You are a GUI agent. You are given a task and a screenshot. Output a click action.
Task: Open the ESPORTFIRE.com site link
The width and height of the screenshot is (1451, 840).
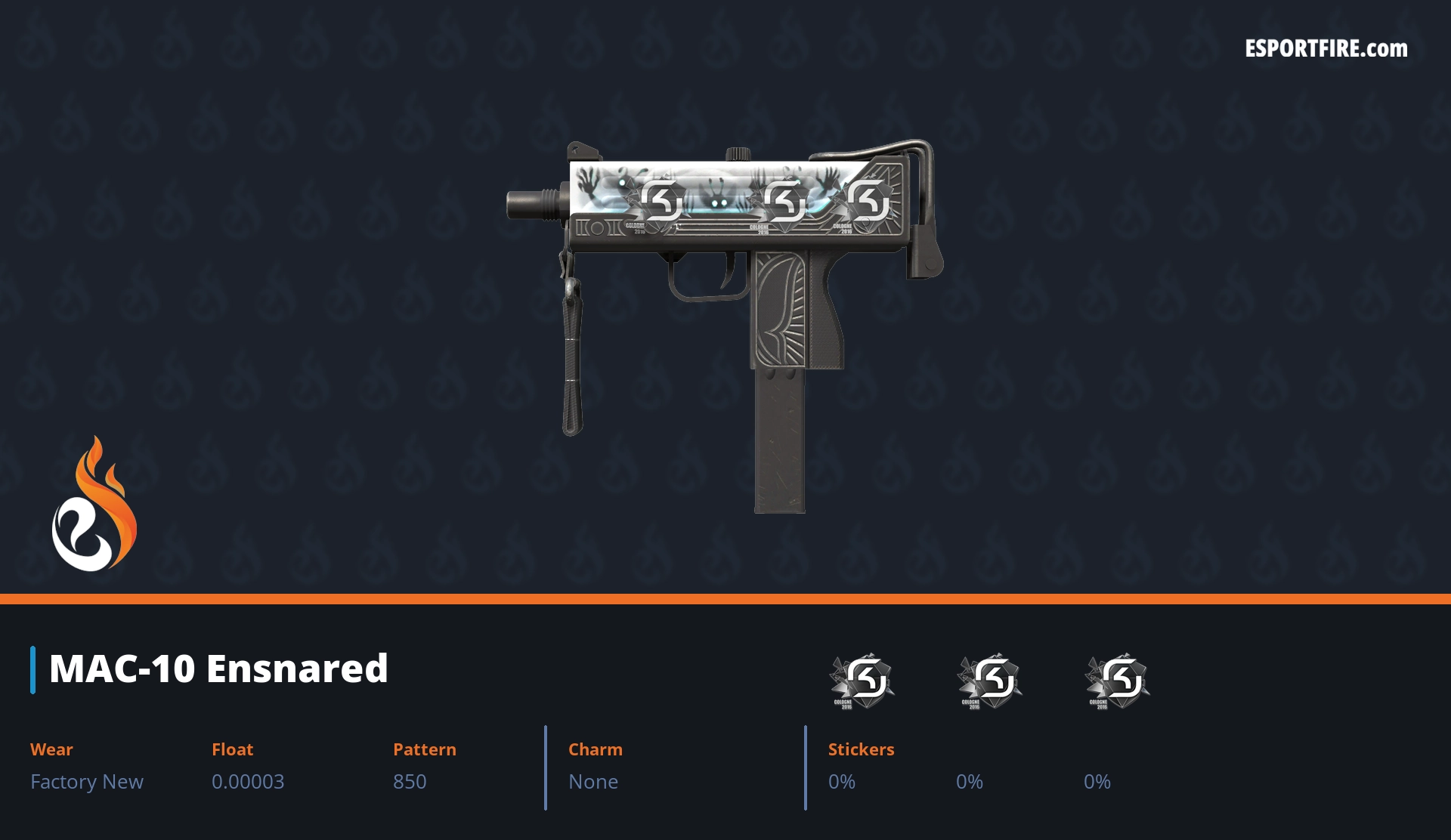(1326, 49)
